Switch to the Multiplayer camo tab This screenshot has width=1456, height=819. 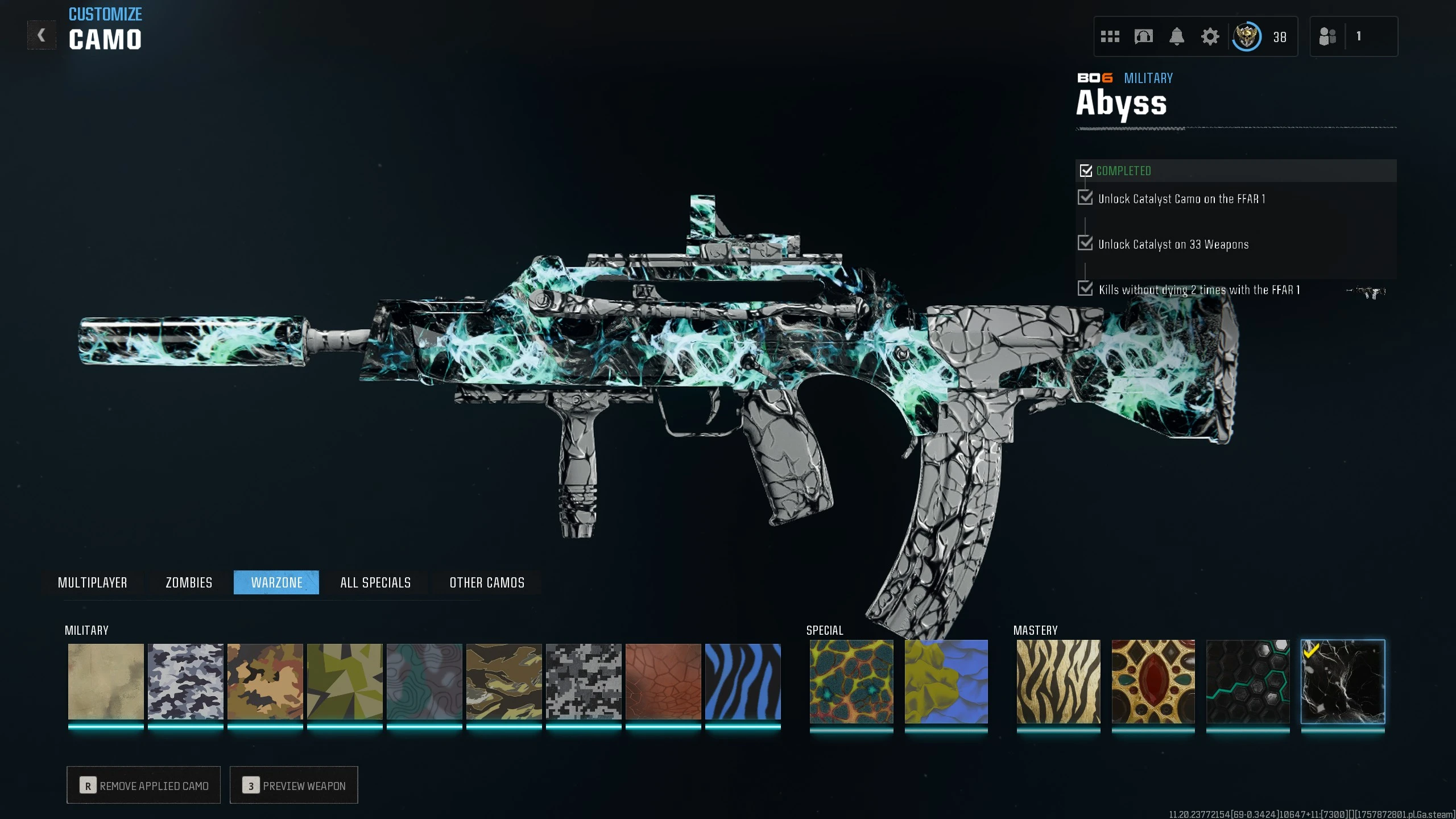coord(92,582)
